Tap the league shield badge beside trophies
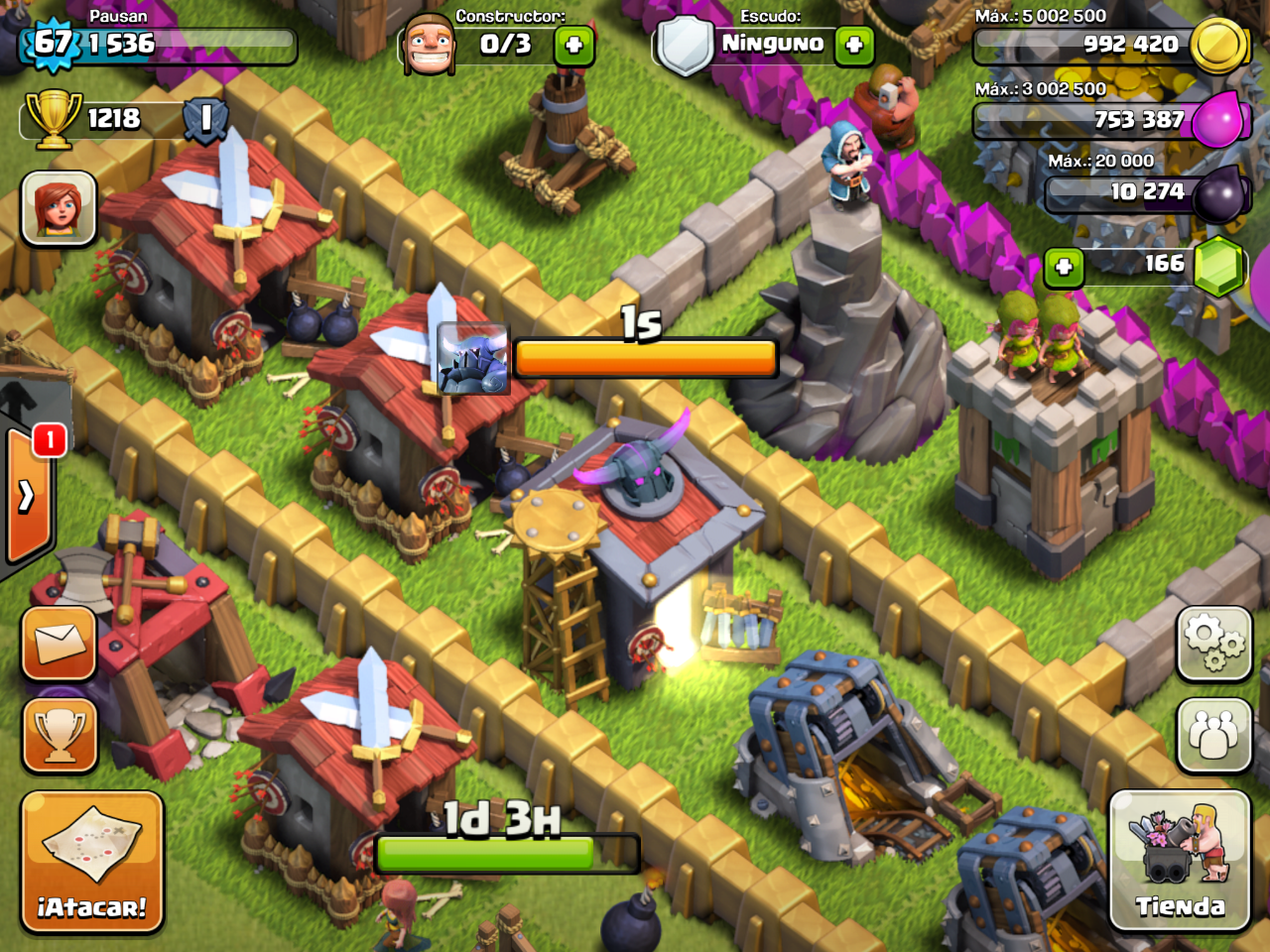Screen dimensions: 1270x952 tap(206, 119)
